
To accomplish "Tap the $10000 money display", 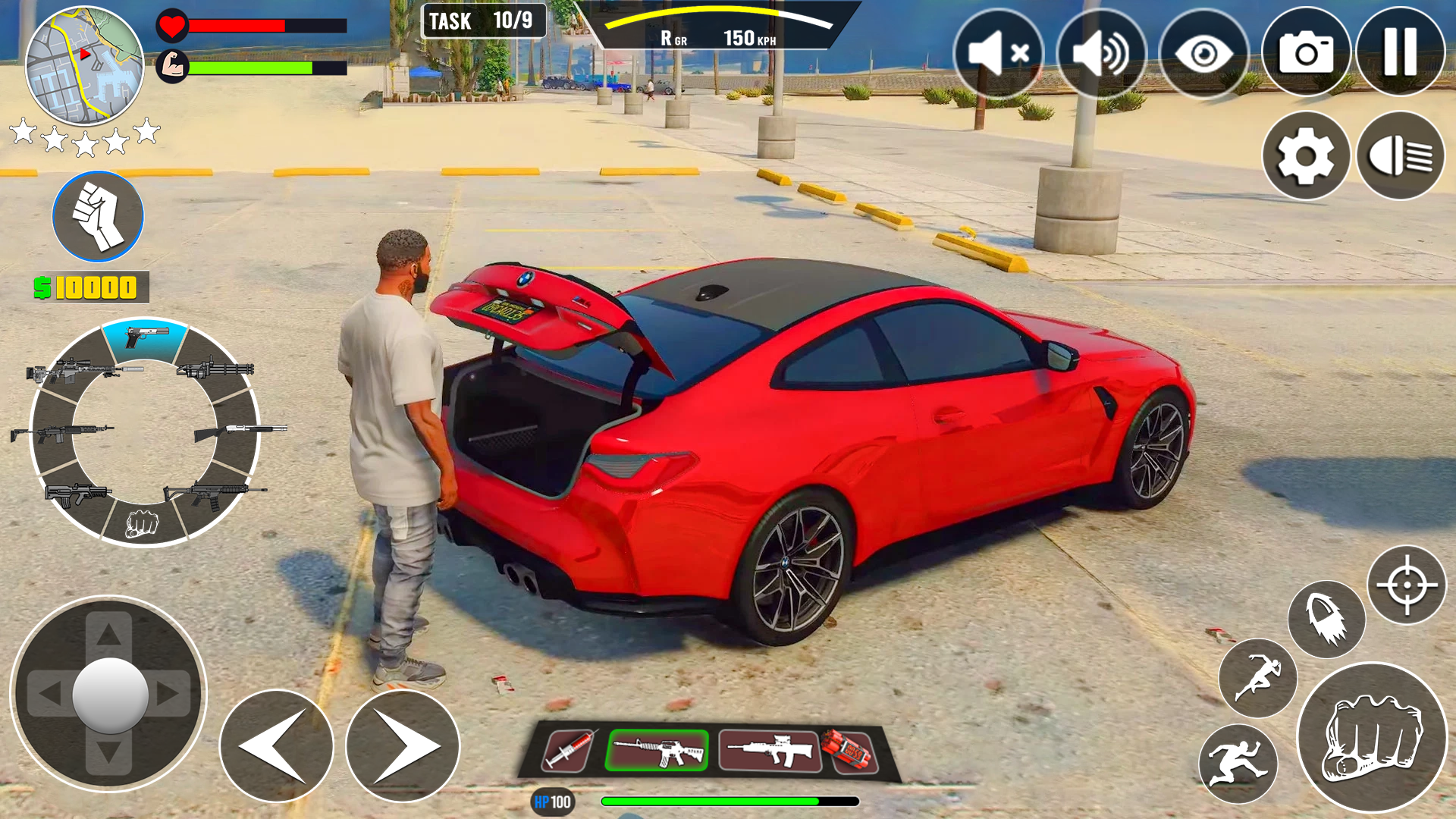I will [86, 287].
